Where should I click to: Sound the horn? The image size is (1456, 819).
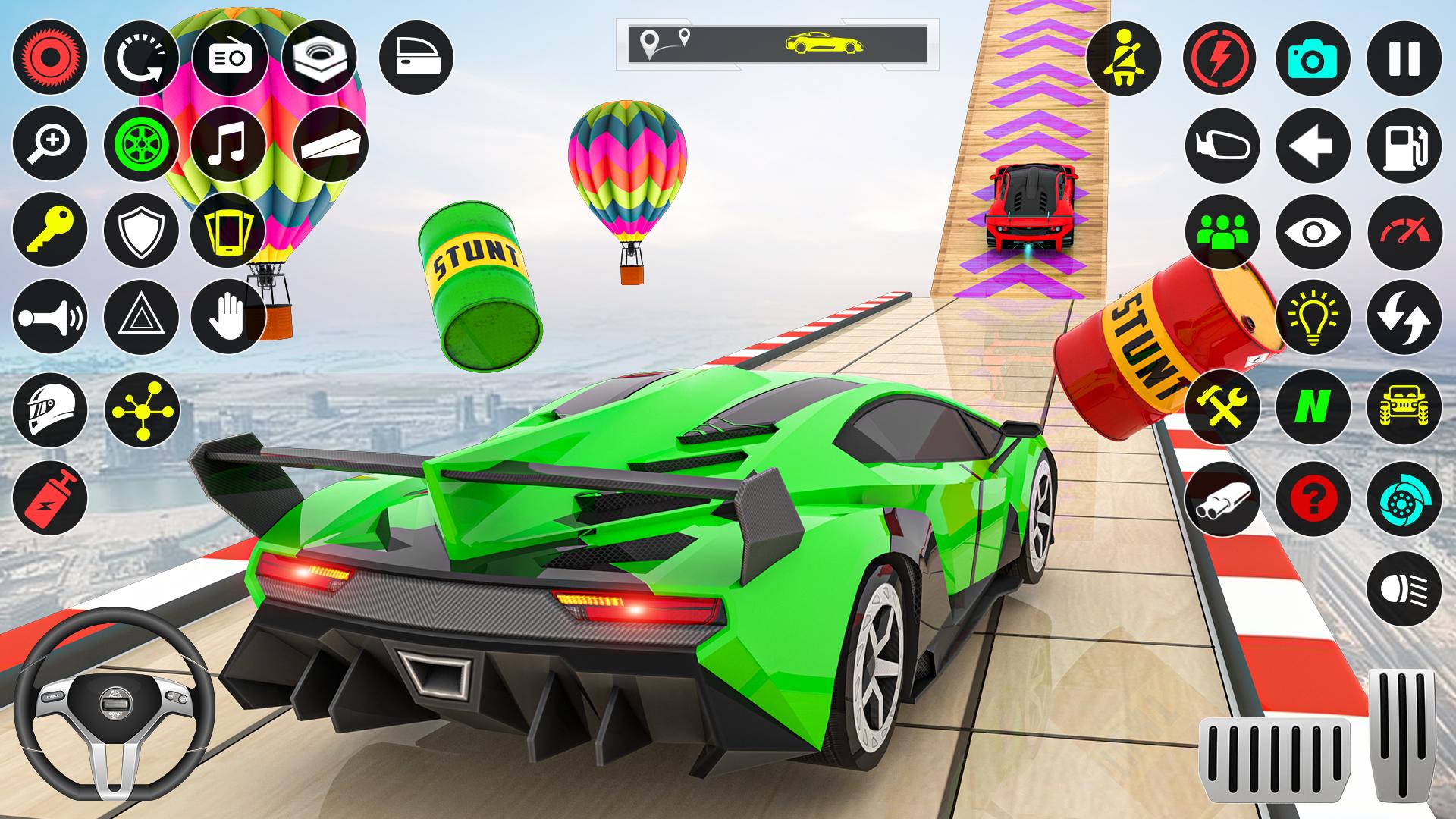pyautogui.click(x=50, y=317)
